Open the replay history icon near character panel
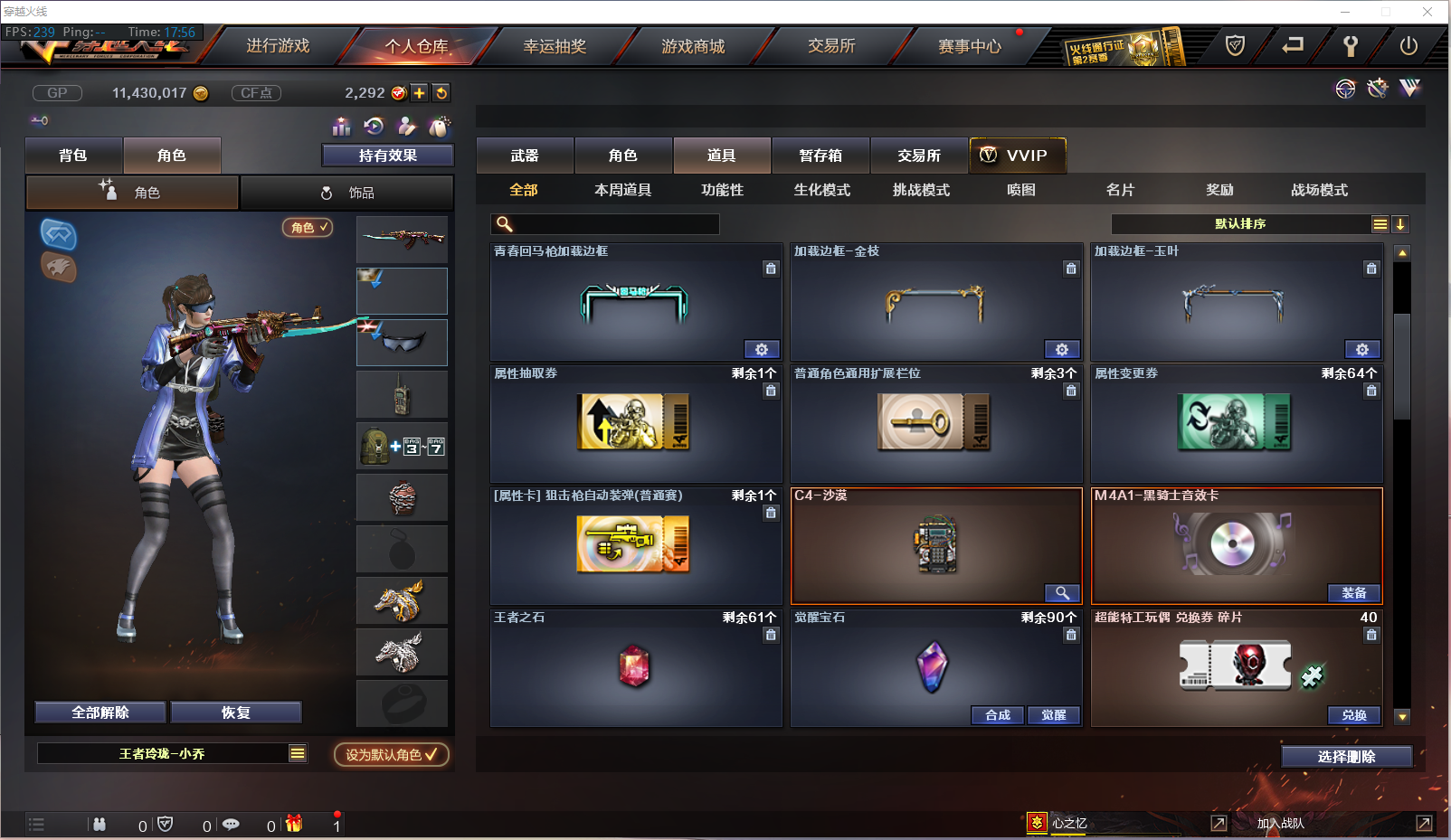The height and width of the screenshot is (840, 1451). [374, 127]
